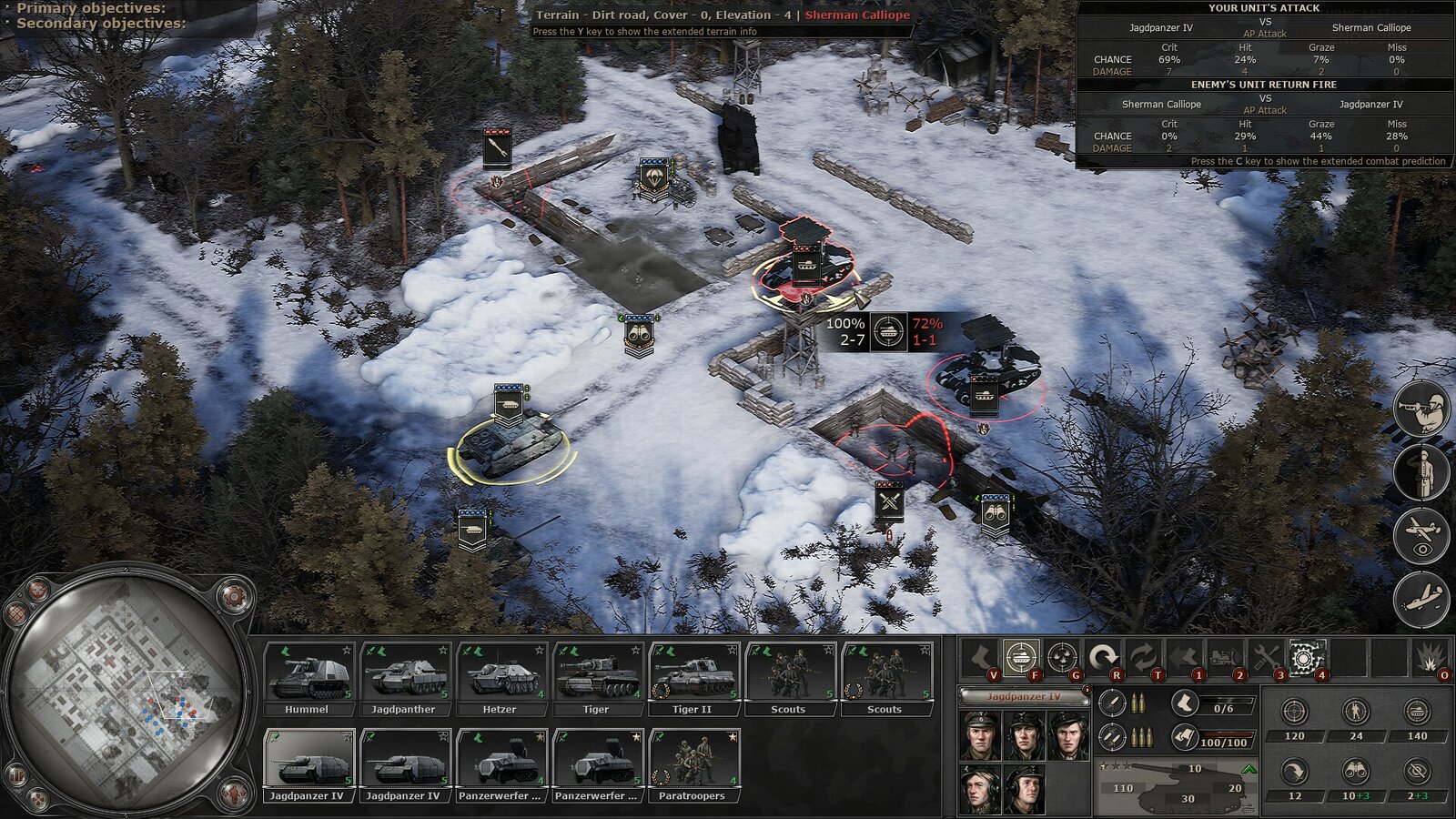
Task: Select the rotate hull (R) order
Action: point(1104,656)
